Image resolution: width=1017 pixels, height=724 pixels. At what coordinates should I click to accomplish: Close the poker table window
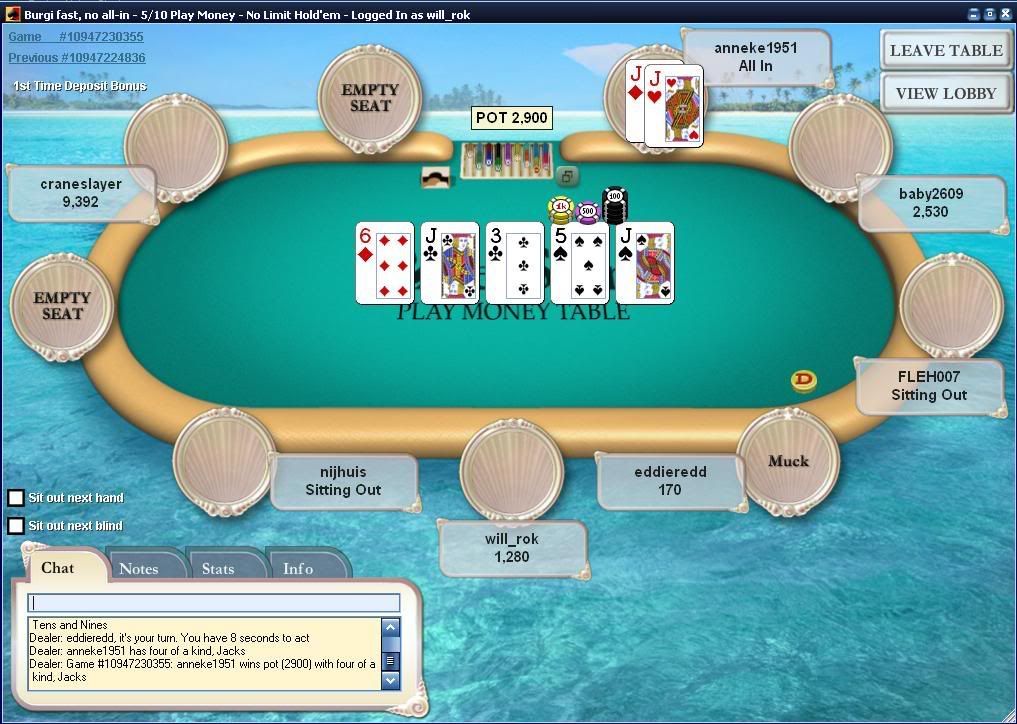coord(1005,14)
